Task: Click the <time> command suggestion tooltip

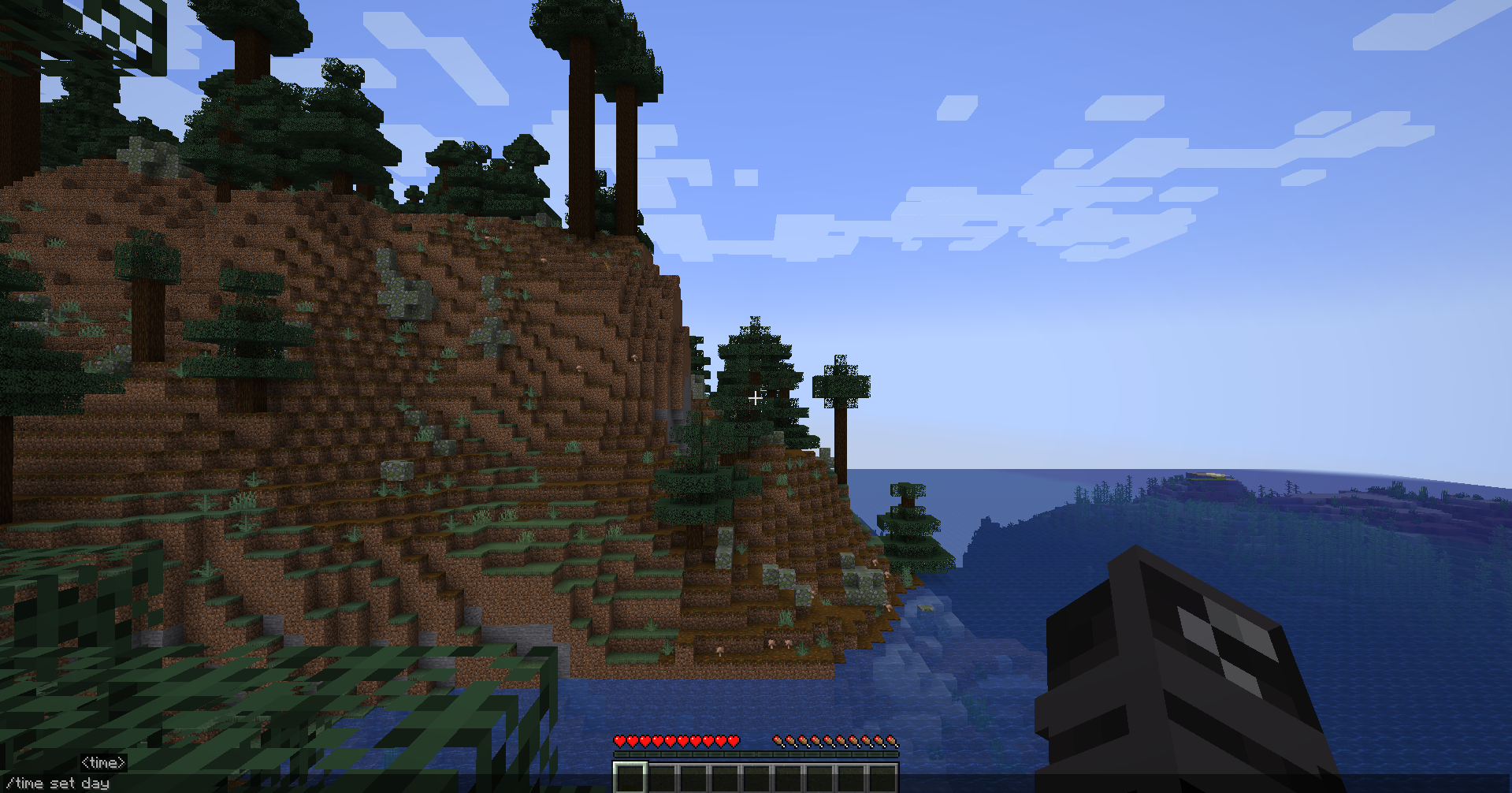Action: 105,761
